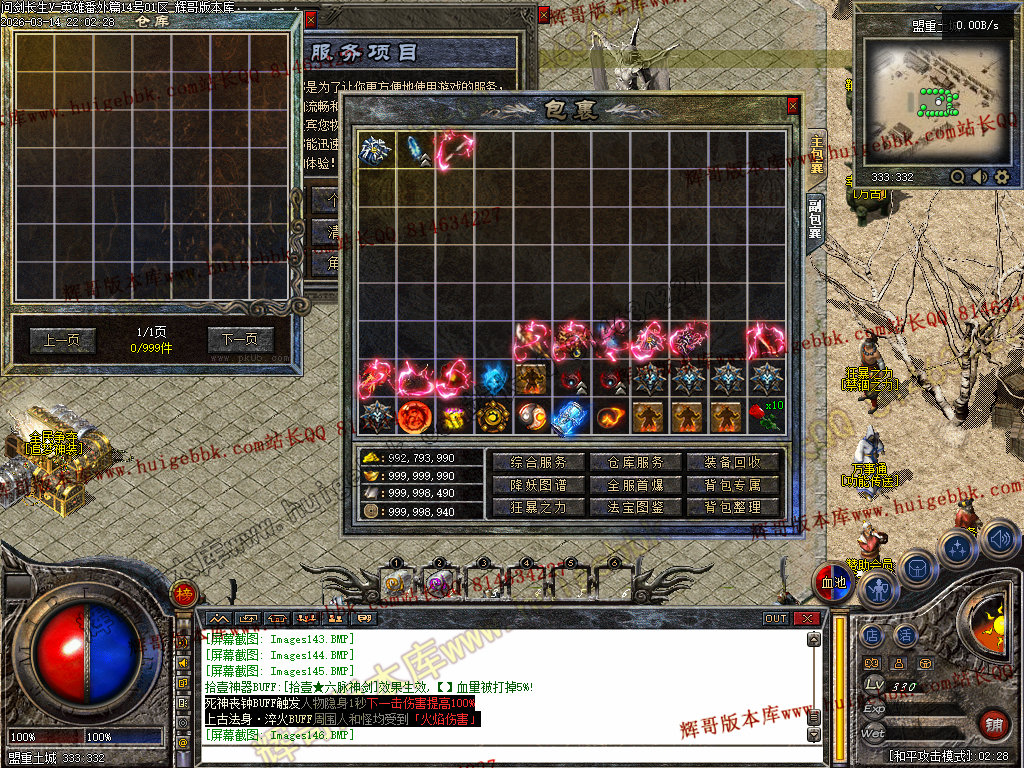Open the 榜 ranking button
1024x768 pixels.
183,592
